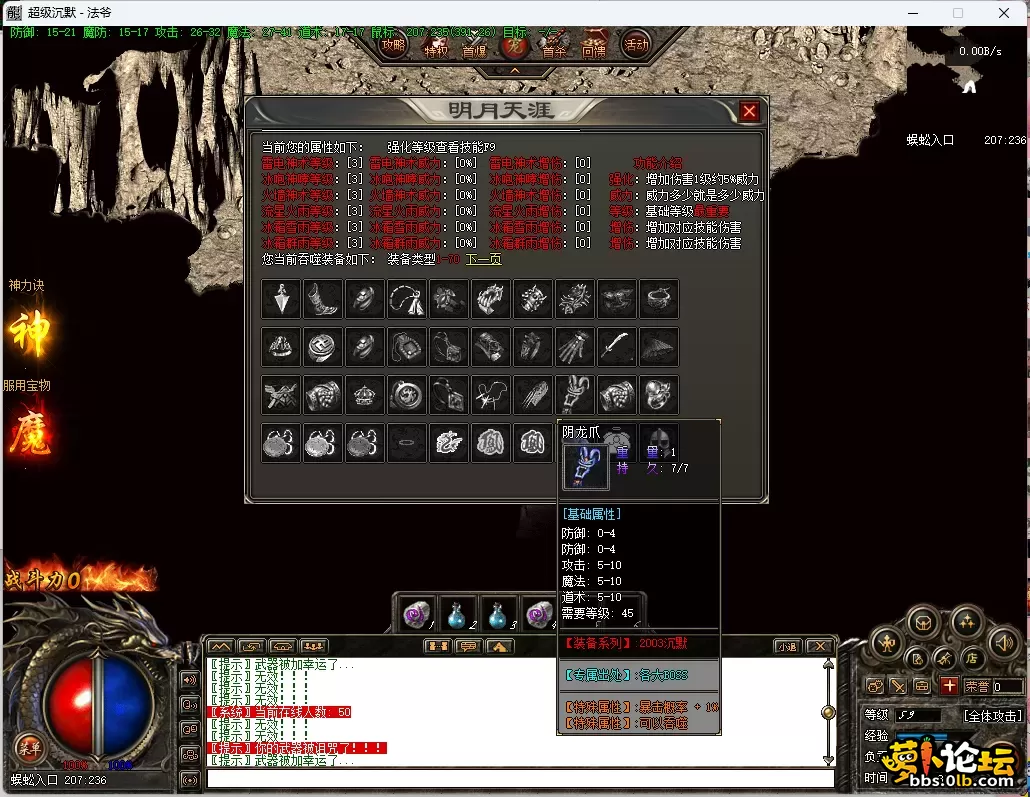Open the 菜单 menu button
The image size is (1030, 797).
[28, 746]
